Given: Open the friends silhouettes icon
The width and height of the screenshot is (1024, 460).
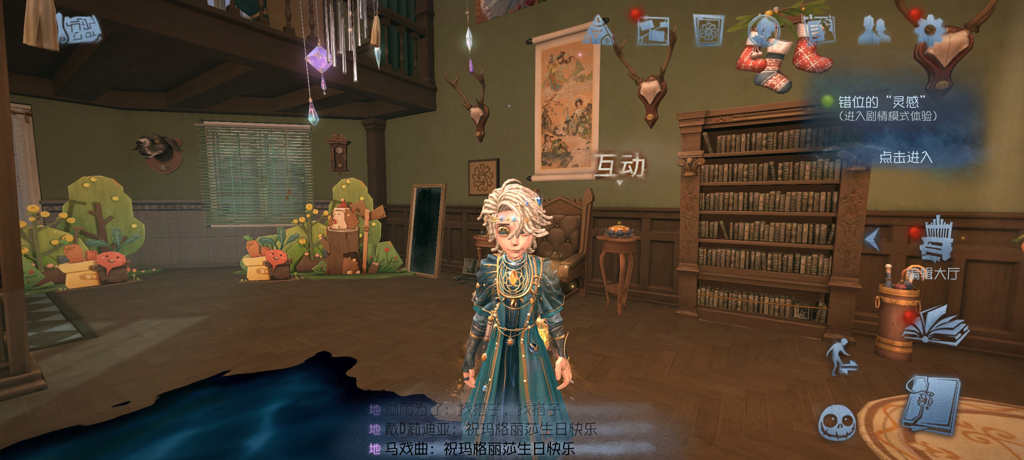Looking at the screenshot, I should click(874, 31).
